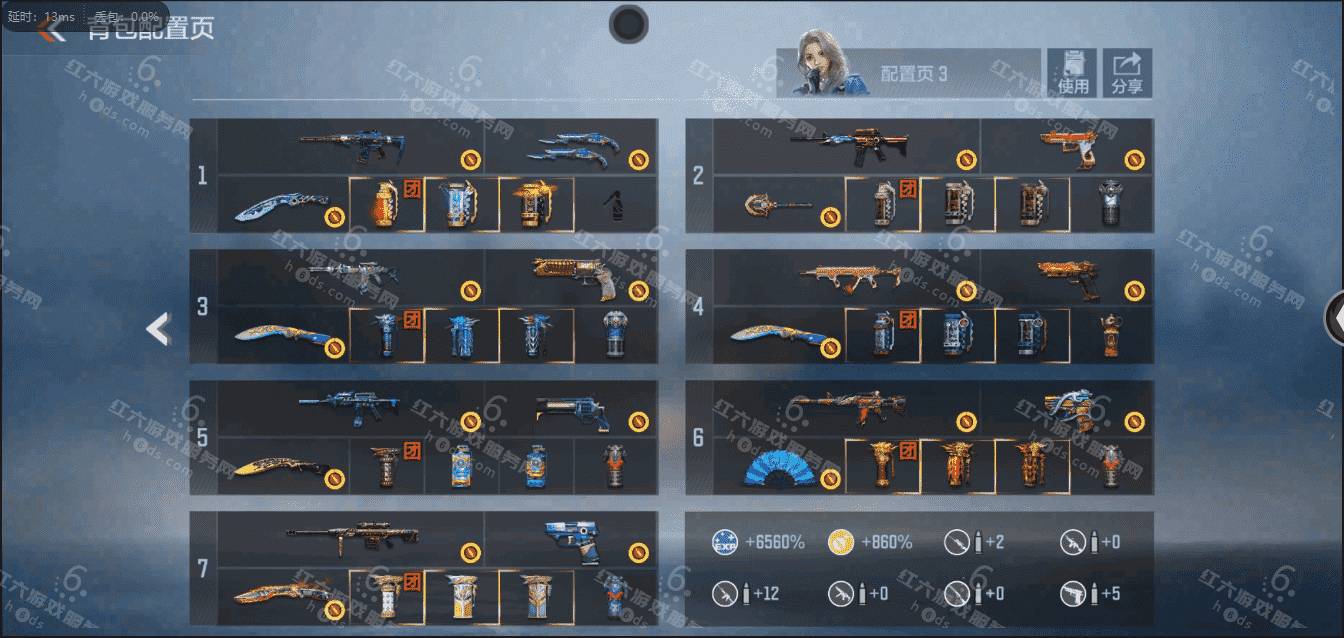Select the blue folding fan melee slot

[x=778, y=467]
